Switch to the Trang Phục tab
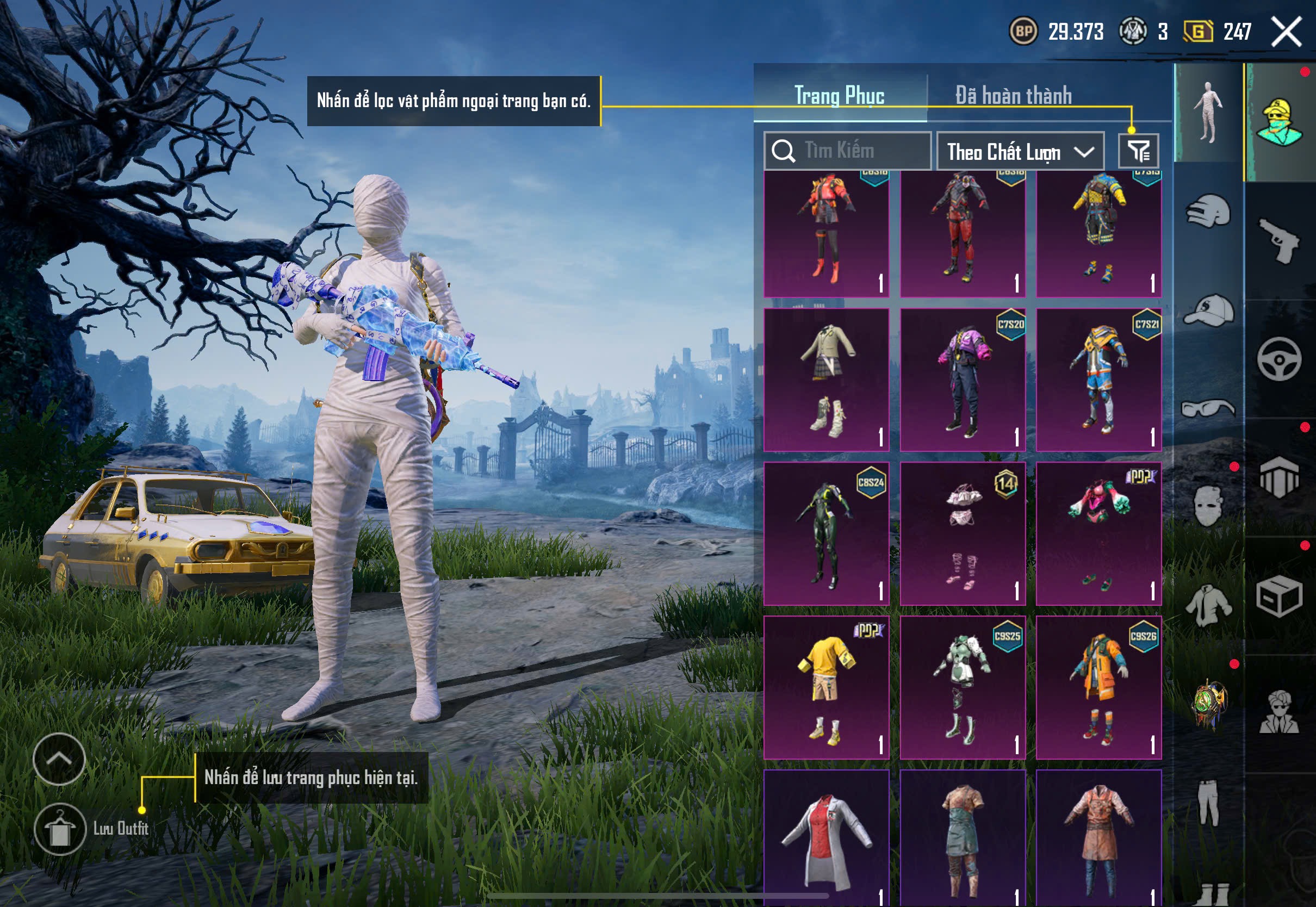 [839, 96]
